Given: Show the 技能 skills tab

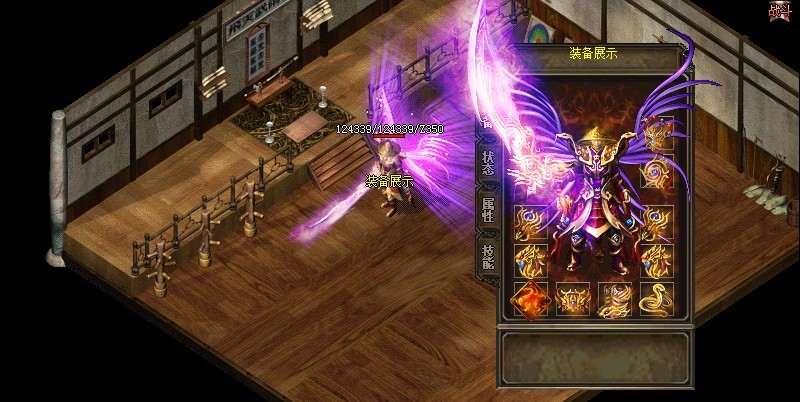Looking at the screenshot, I should [x=488, y=258].
